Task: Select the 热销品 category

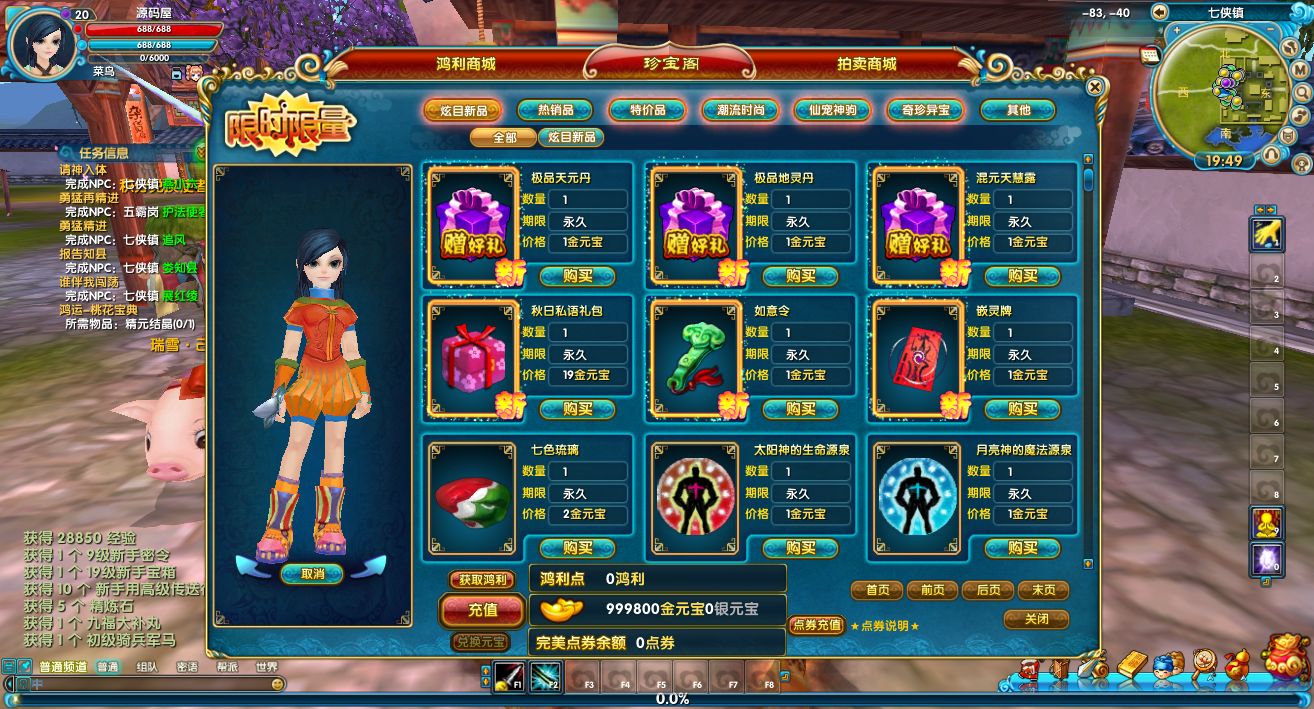Action: (554, 110)
